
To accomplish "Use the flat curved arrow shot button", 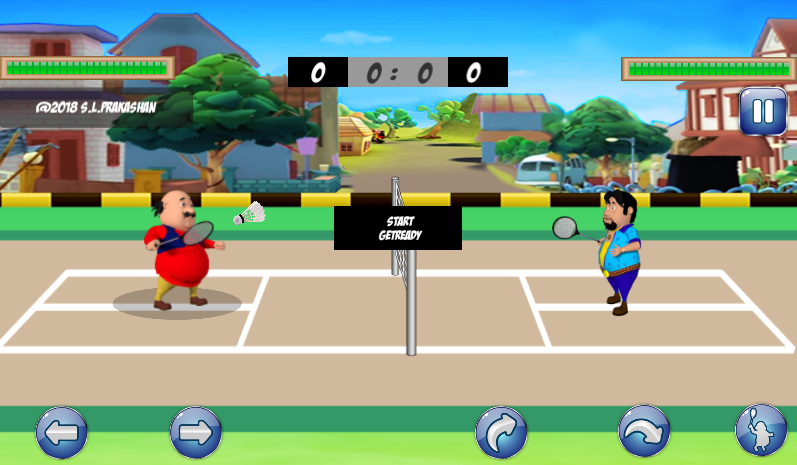I will pos(644,432).
